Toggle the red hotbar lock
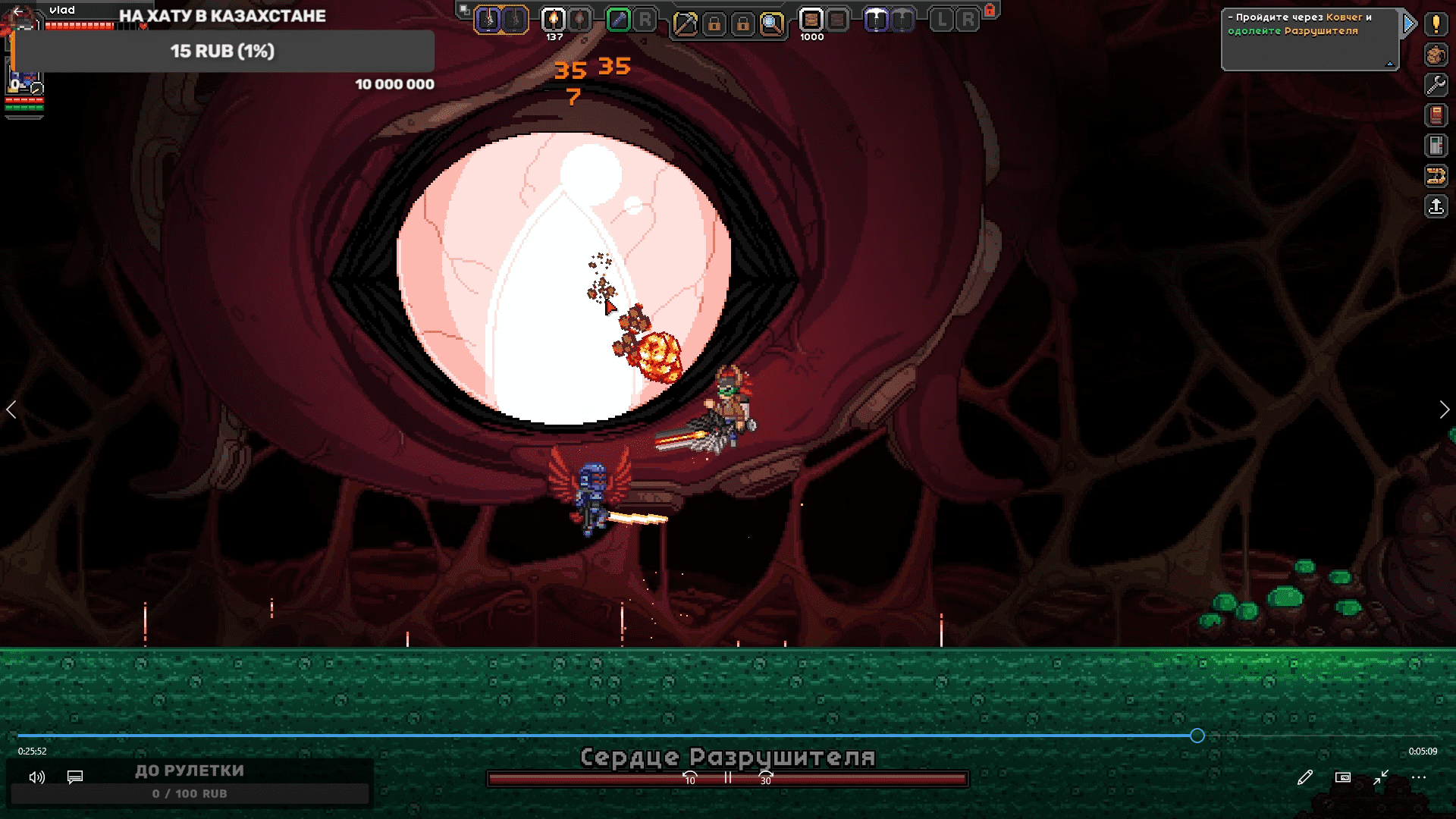The height and width of the screenshot is (819, 1456). point(990,10)
